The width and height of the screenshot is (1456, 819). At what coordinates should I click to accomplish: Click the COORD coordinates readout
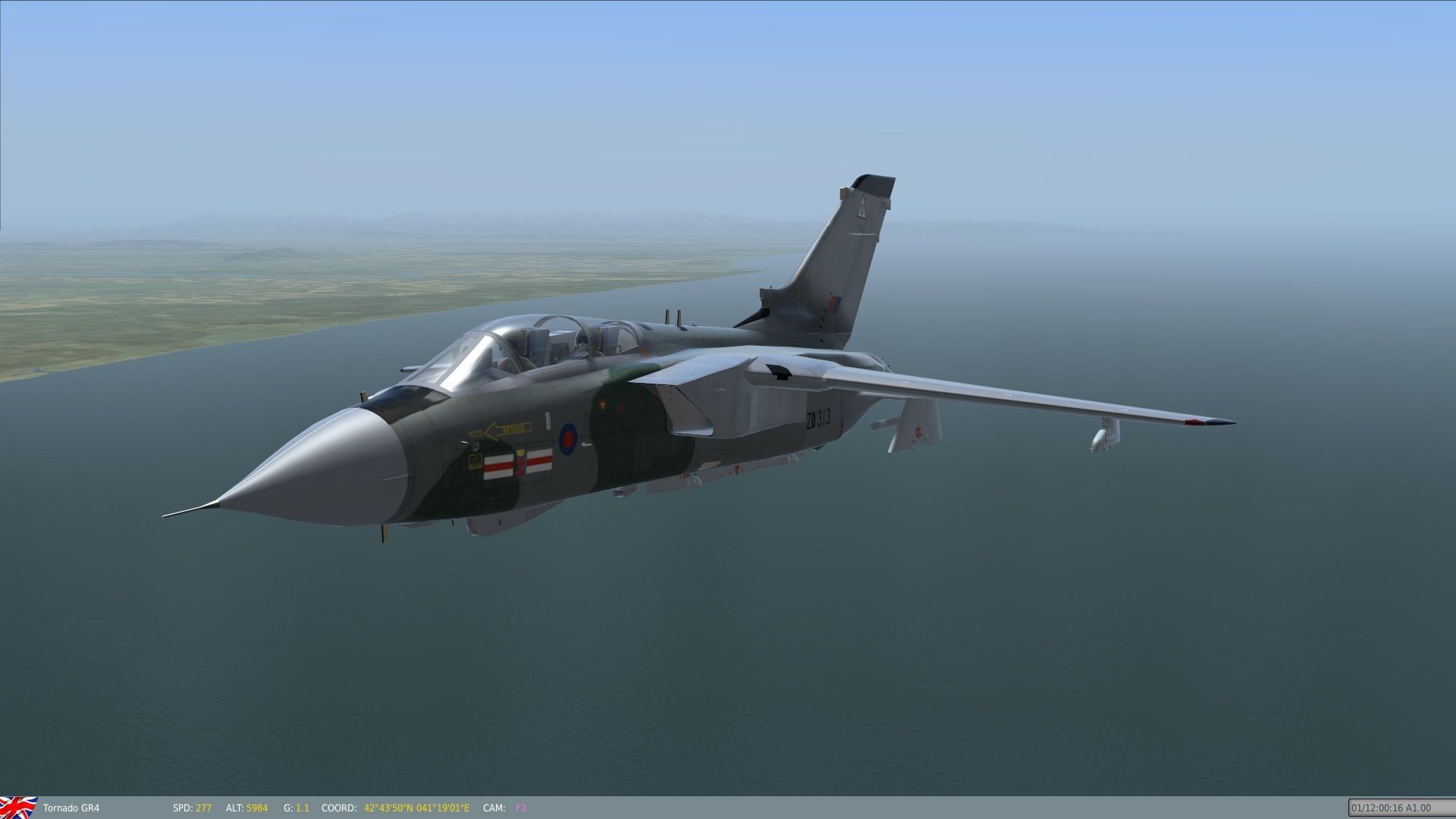pyautogui.click(x=394, y=808)
